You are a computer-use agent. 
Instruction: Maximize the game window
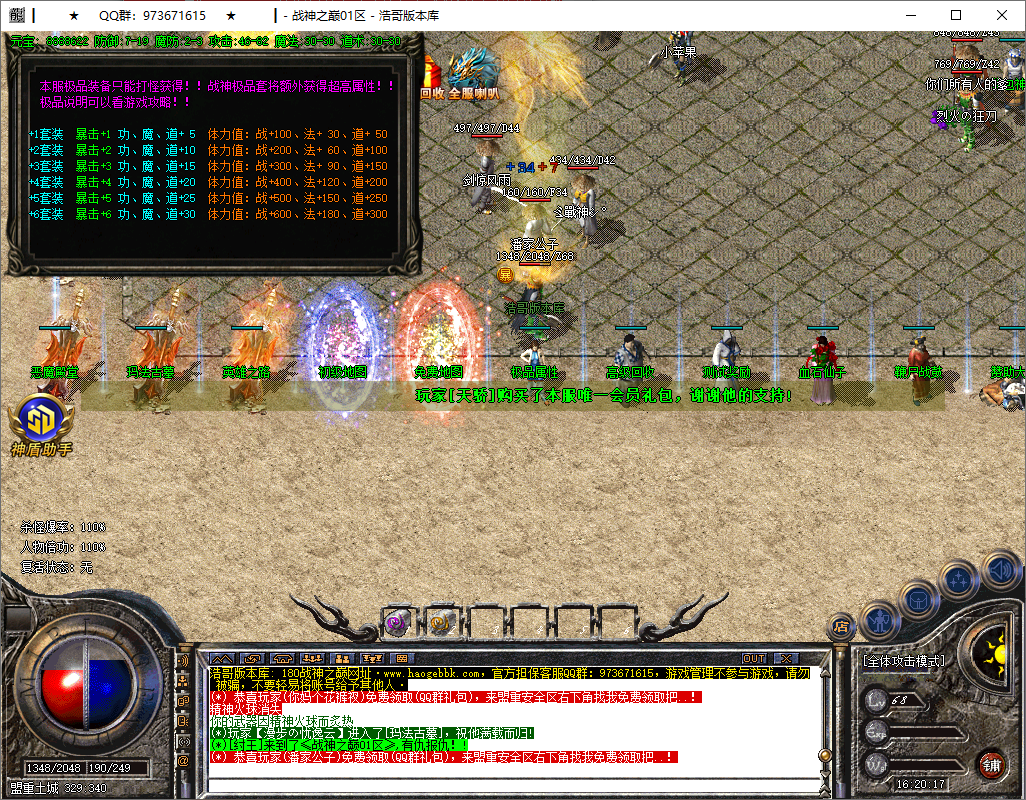(x=956, y=15)
